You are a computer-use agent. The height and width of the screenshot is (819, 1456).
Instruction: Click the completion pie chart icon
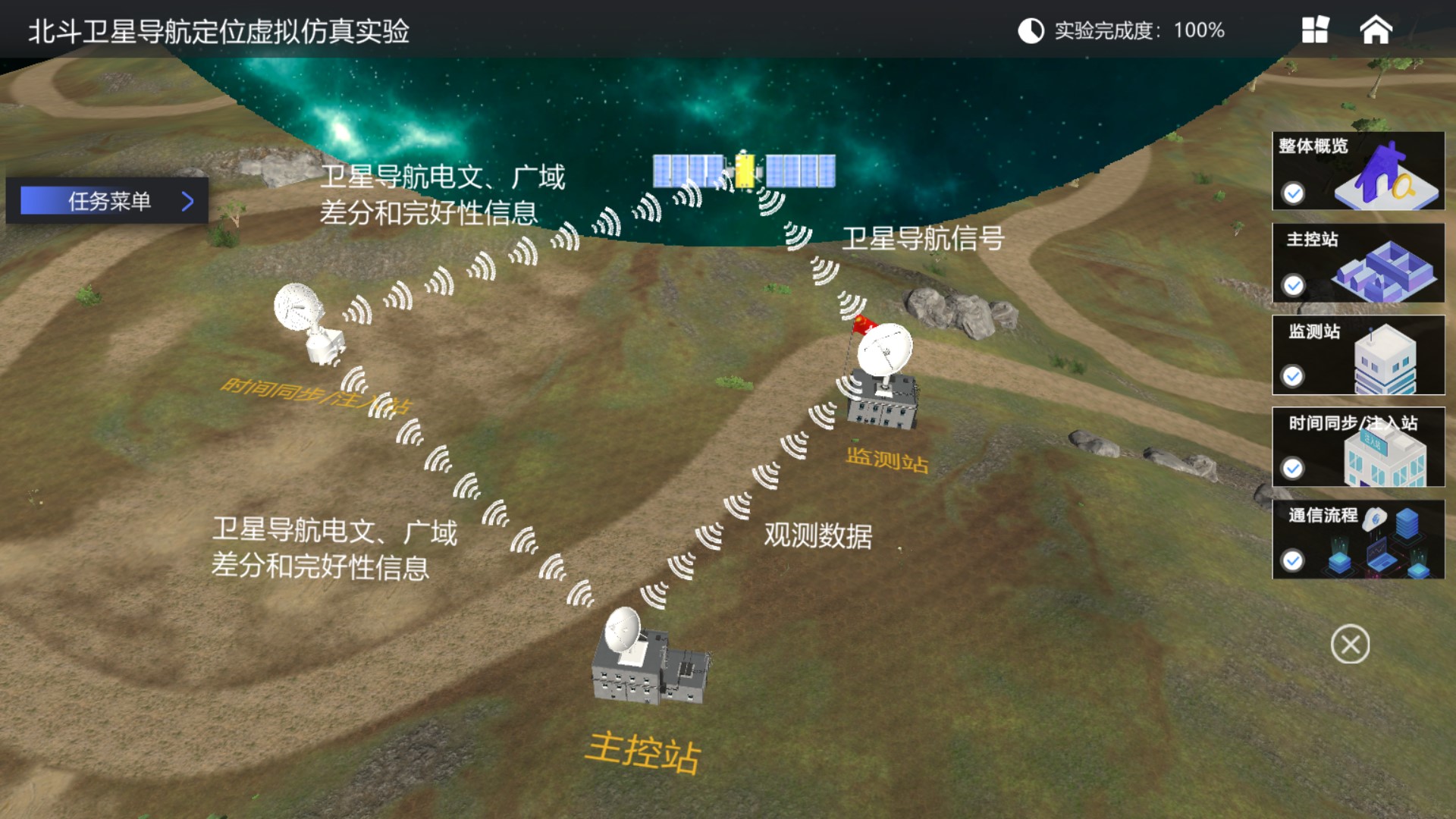coord(1030,29)
